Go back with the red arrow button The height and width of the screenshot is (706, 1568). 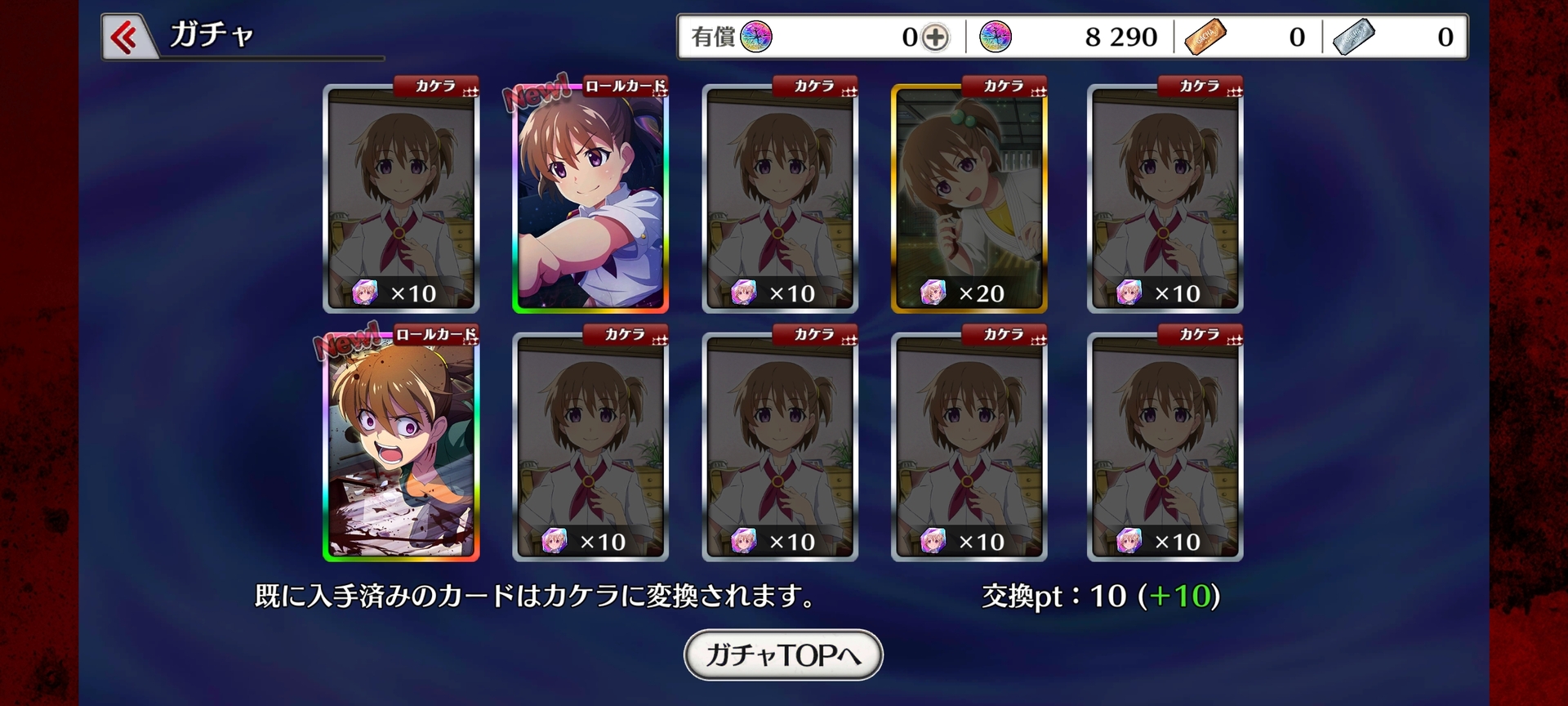pyautogui.click(x=125, y=37)
